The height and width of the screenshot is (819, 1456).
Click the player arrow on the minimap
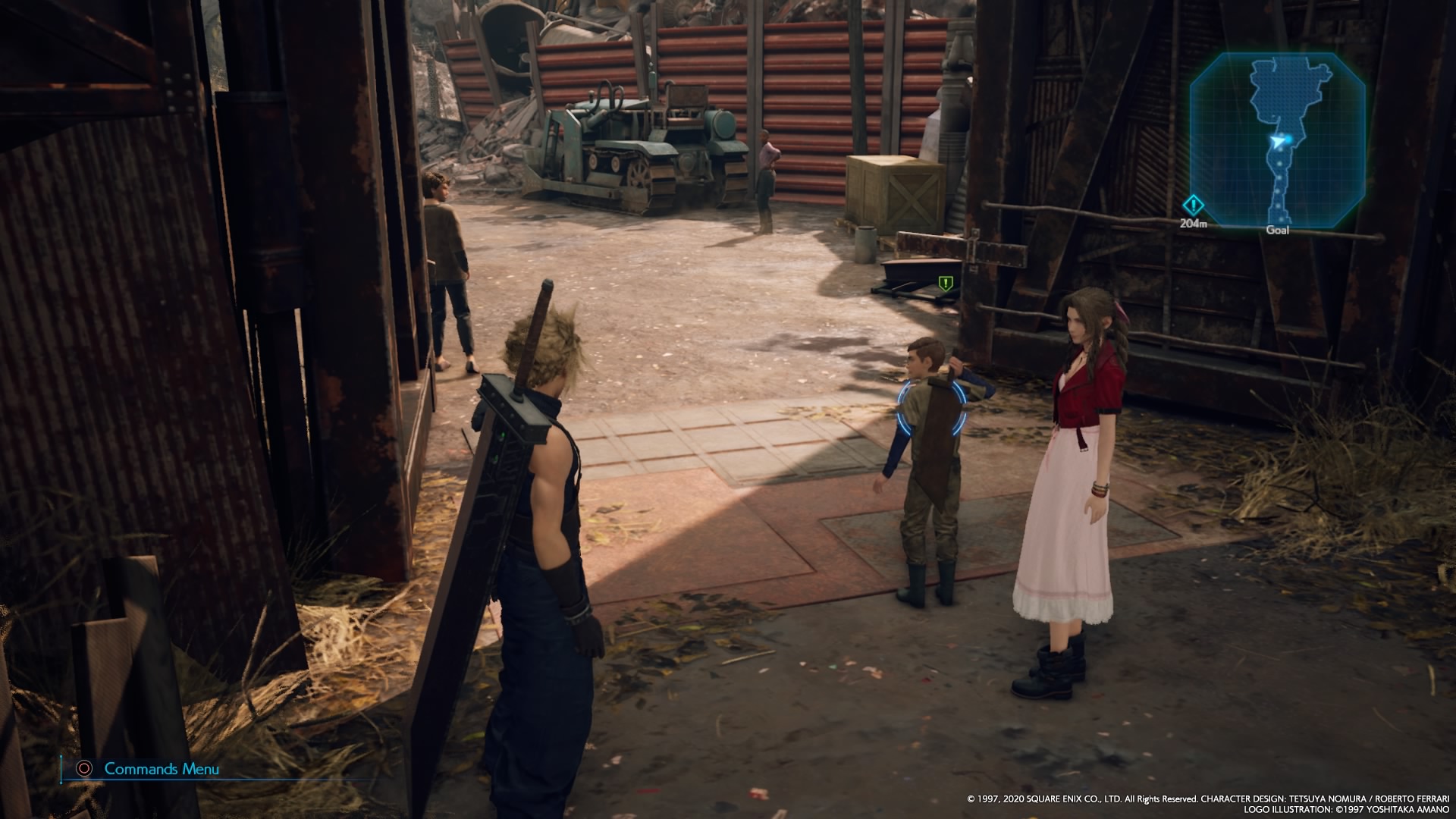pos(1278,140)
